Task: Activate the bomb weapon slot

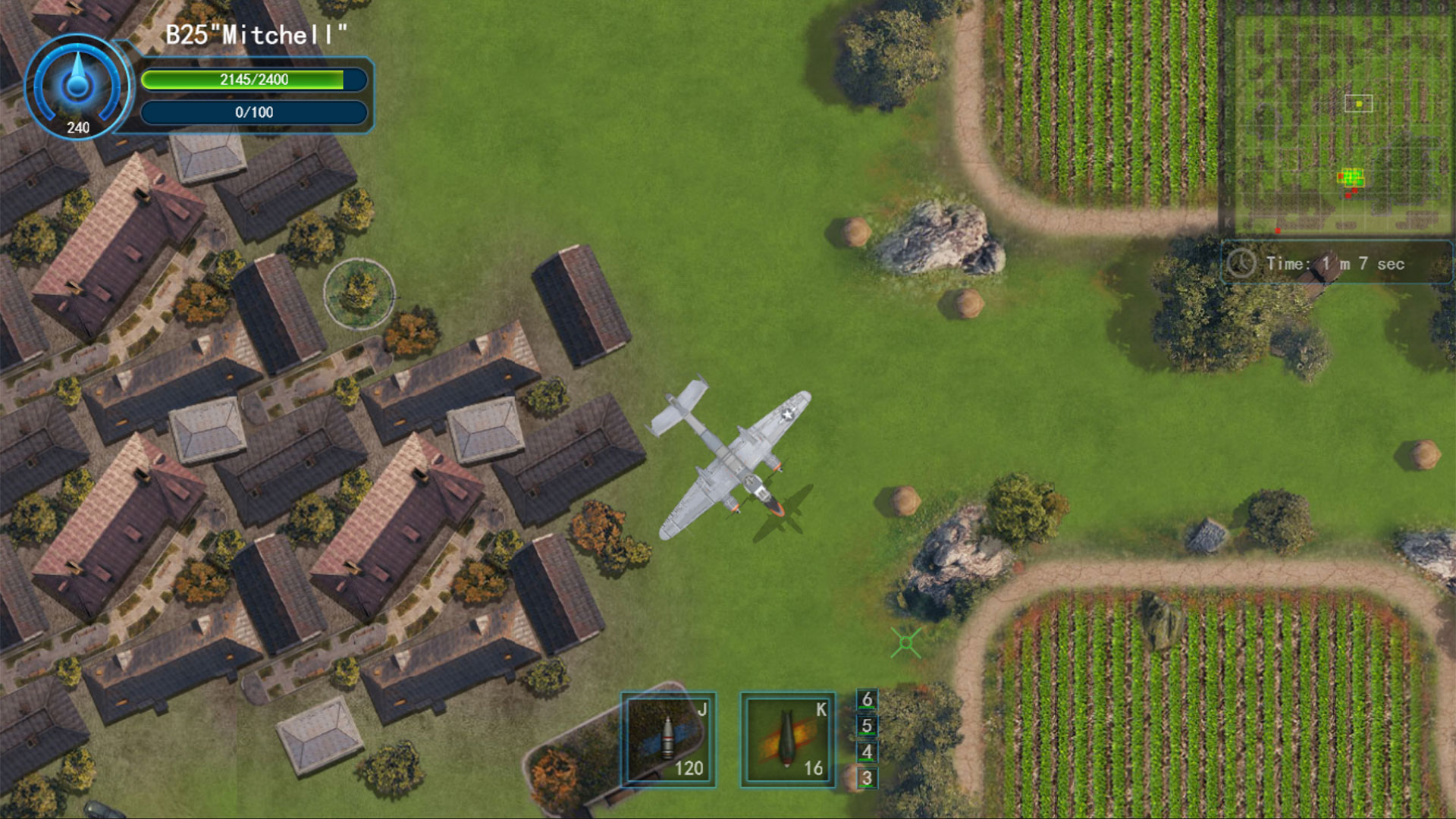Action: pyautogui.click(x=787, y=739)
